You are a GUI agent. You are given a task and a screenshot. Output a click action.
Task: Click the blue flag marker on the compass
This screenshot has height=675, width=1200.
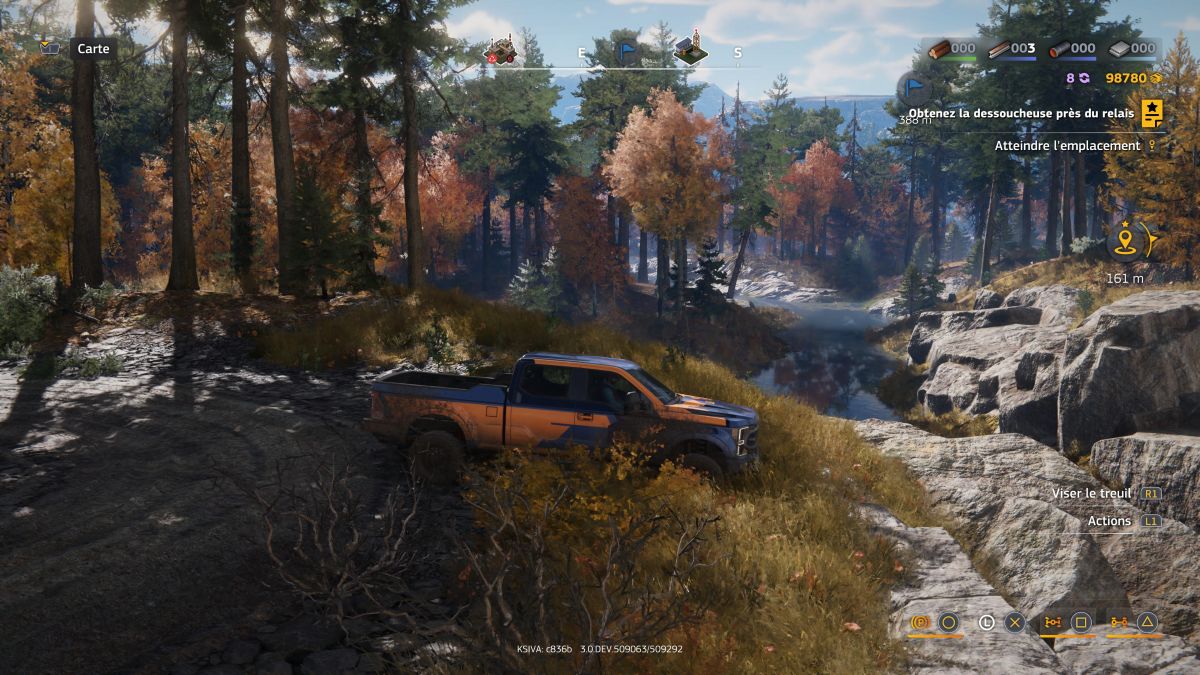627,52
